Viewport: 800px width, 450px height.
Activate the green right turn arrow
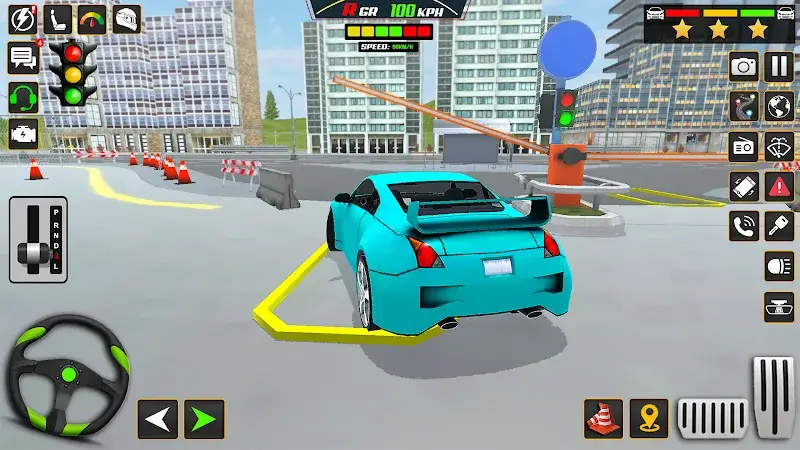coord(204,419)
